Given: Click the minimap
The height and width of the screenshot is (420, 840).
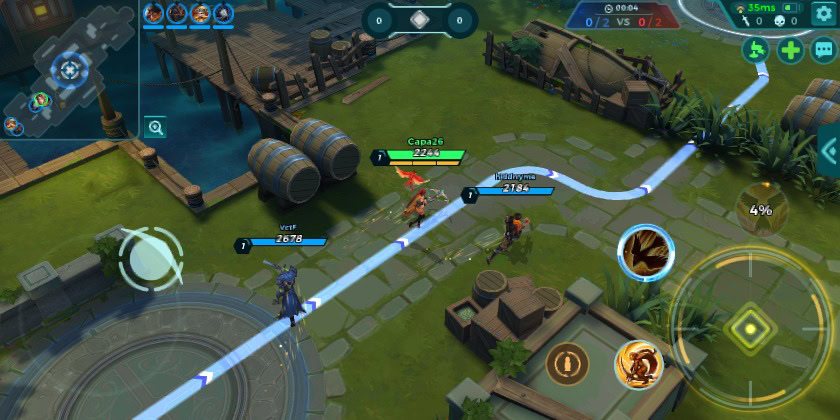Looking at the screenshot, I should [x=66, y=68].
